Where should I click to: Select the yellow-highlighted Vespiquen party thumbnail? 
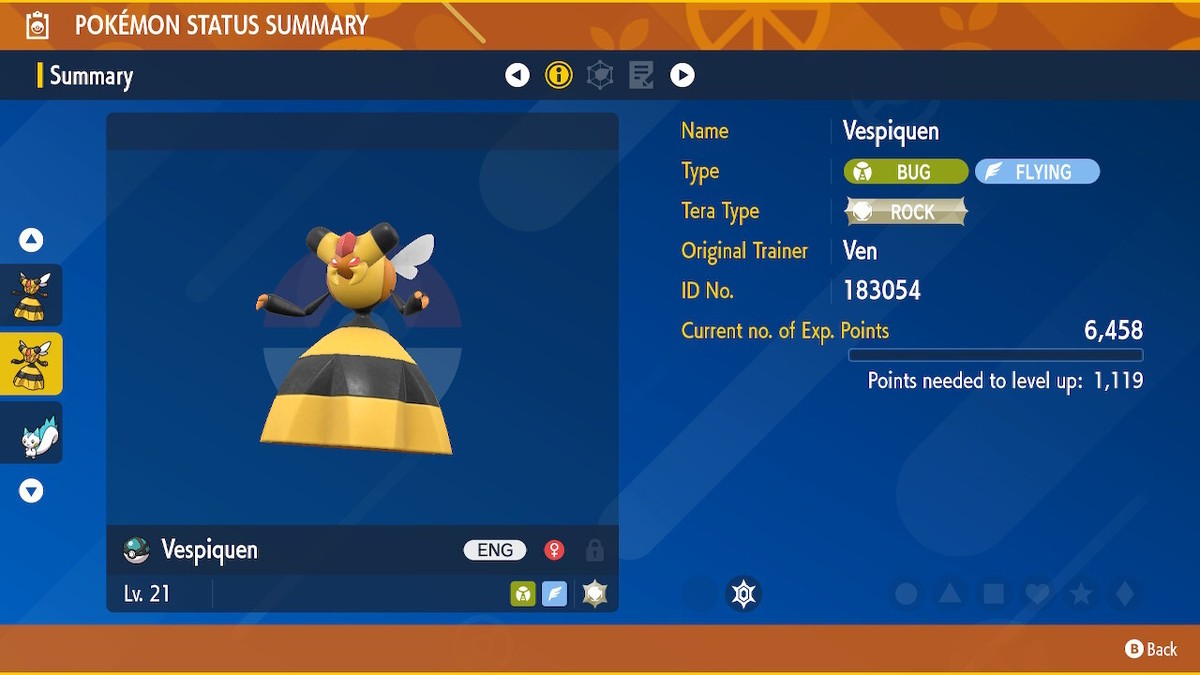coord(31,364)
